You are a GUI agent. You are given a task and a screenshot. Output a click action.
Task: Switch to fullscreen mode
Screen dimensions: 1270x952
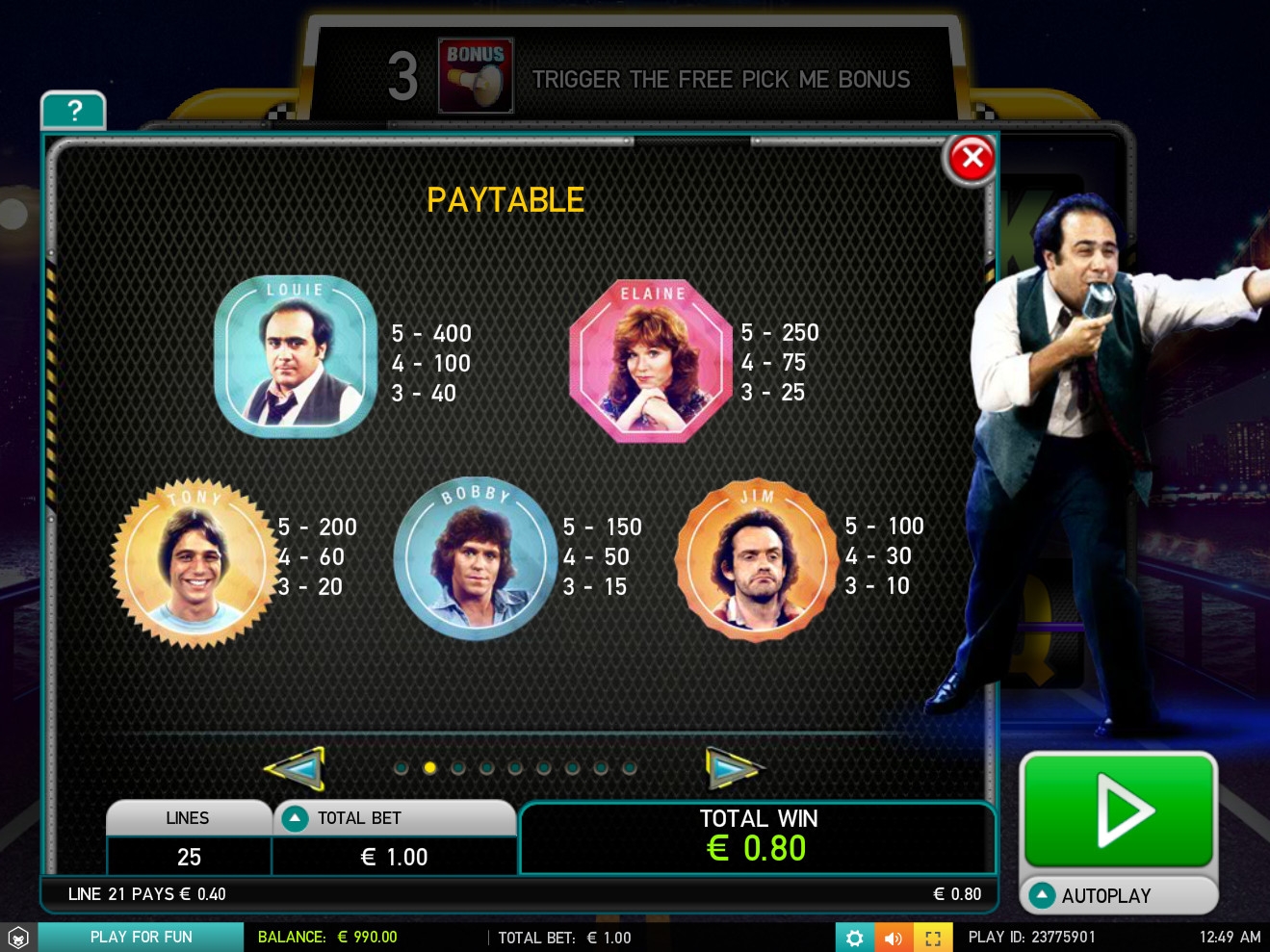[x=933, y=938]
